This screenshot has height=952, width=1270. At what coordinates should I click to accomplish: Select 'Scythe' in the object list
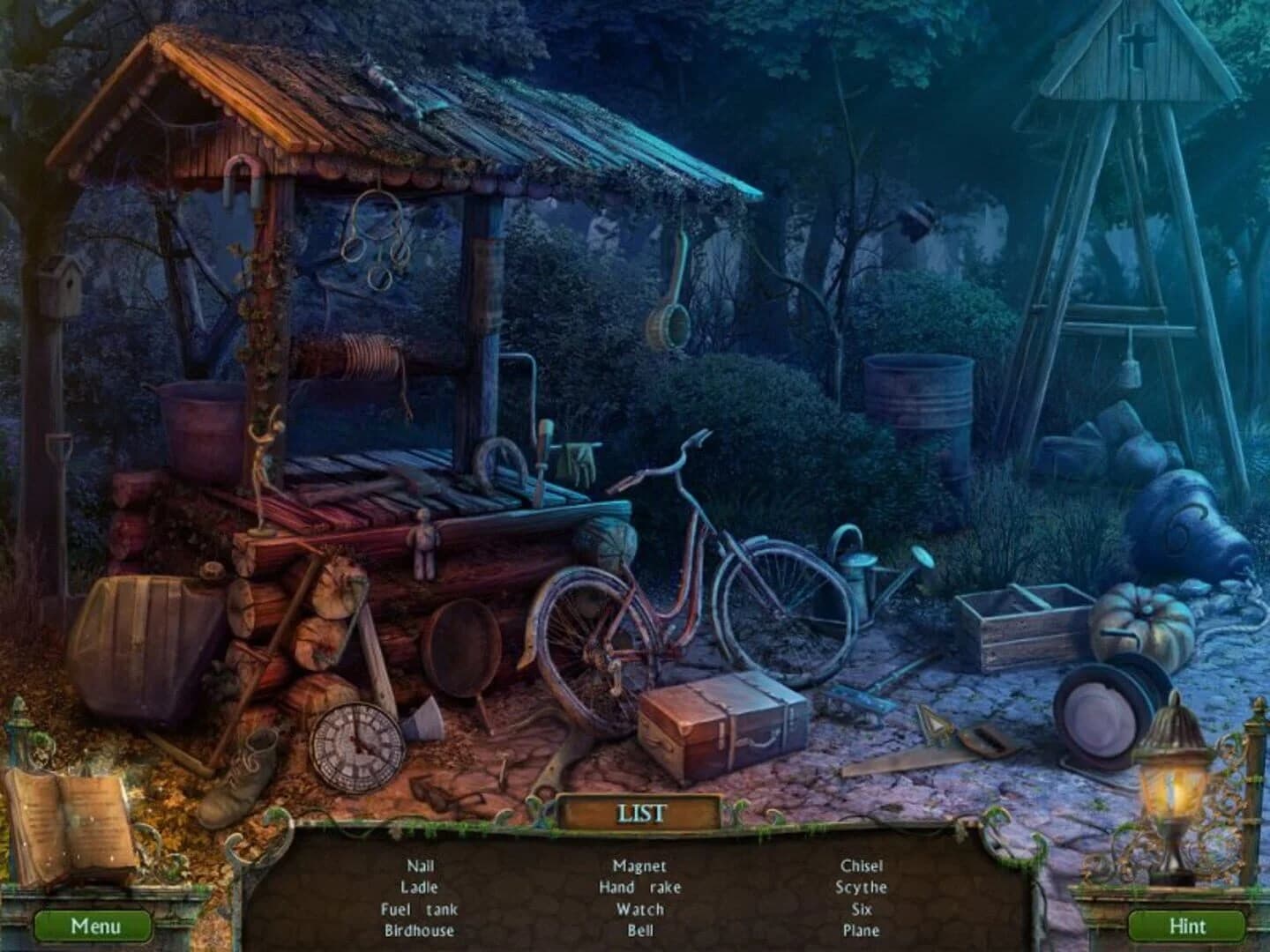(861, 888)
